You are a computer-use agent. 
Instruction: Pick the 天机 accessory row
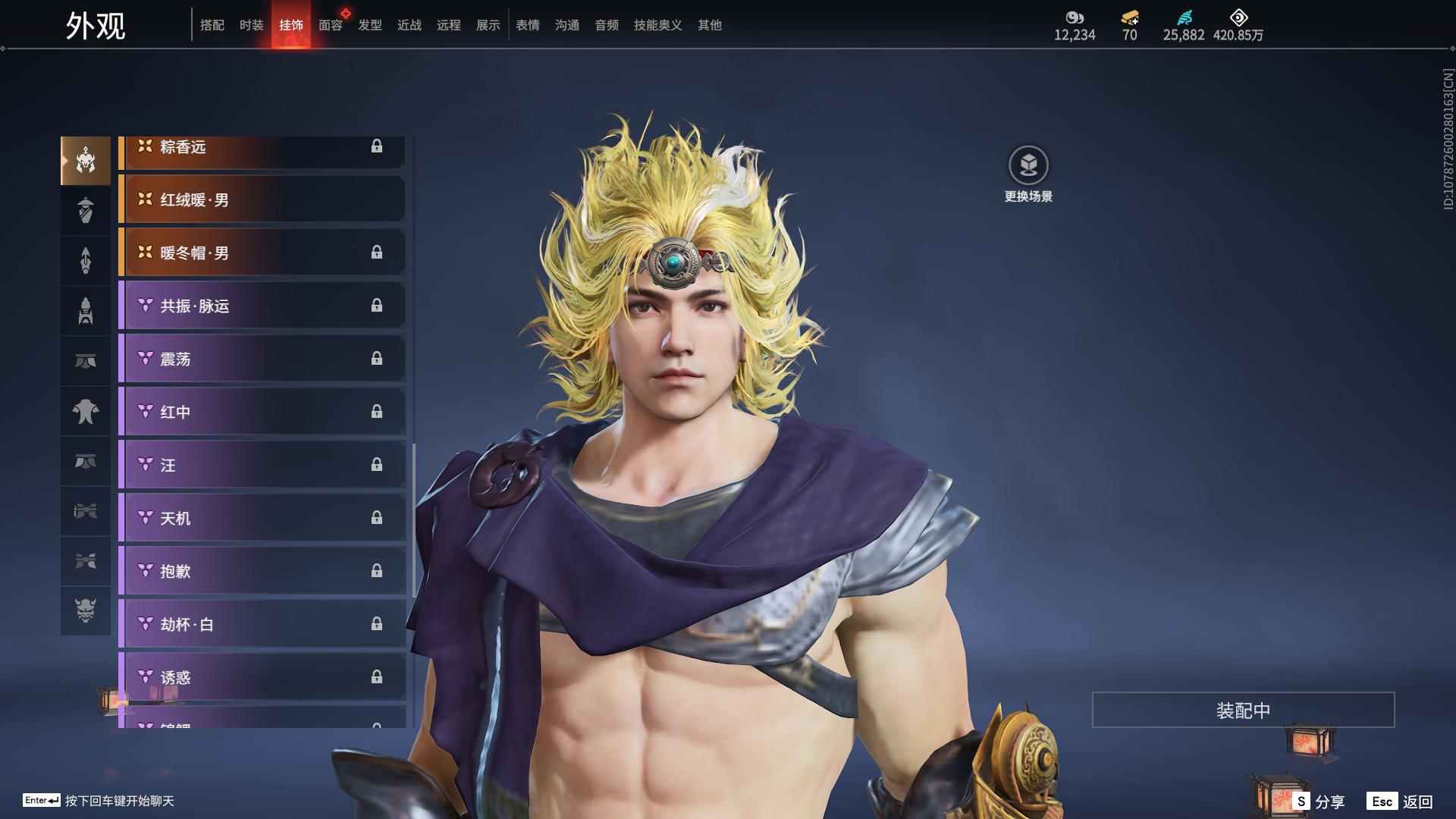click(x=262, y=518)
